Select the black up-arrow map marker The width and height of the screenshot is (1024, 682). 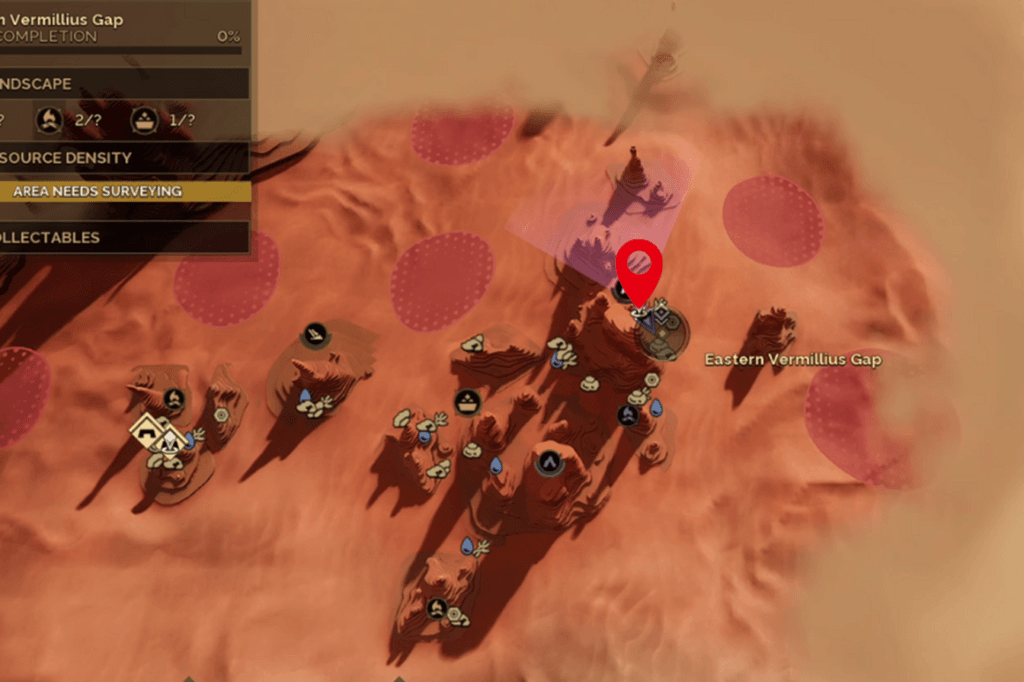[x=548, y=462]
